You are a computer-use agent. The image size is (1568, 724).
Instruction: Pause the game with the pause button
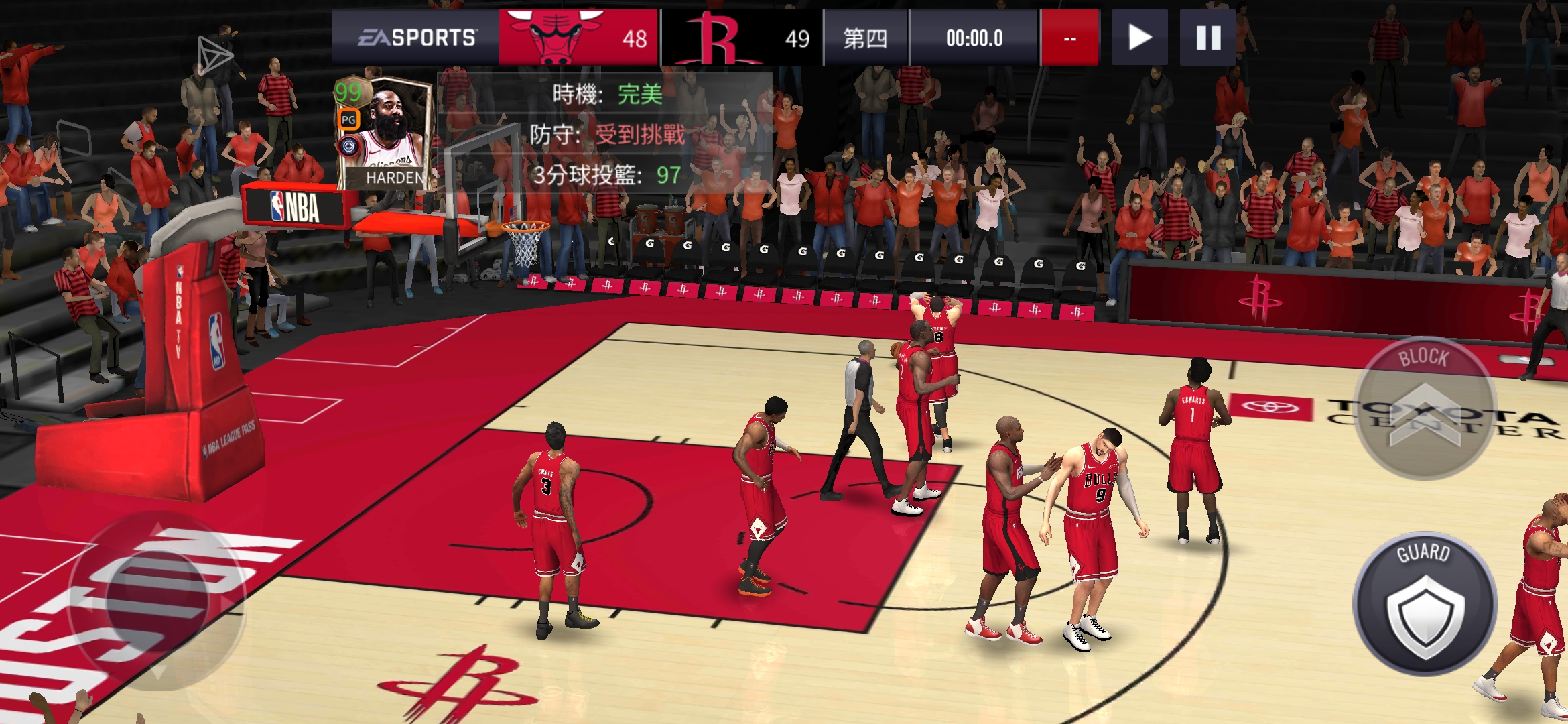point(1207,38)
